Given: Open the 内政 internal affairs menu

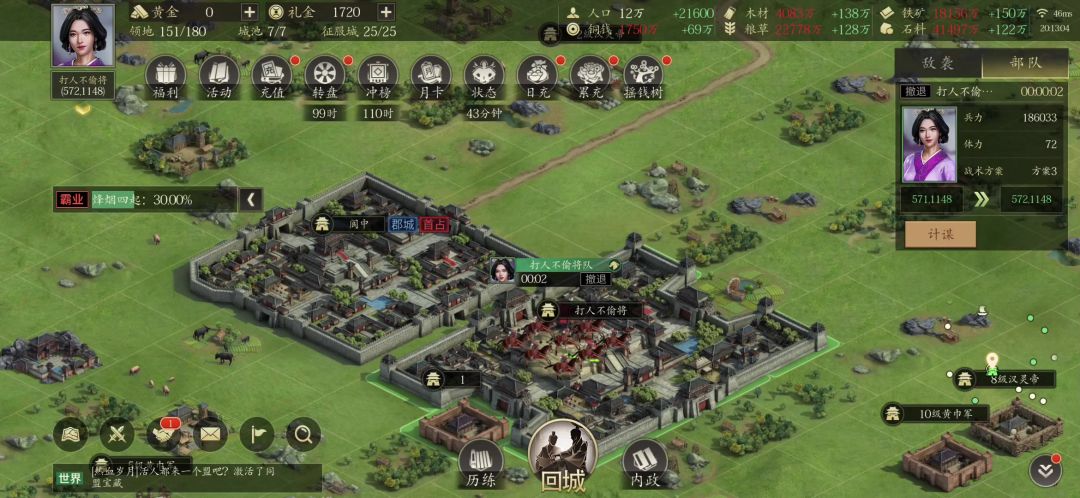Looking at the screenshot, I should (644, 462).
